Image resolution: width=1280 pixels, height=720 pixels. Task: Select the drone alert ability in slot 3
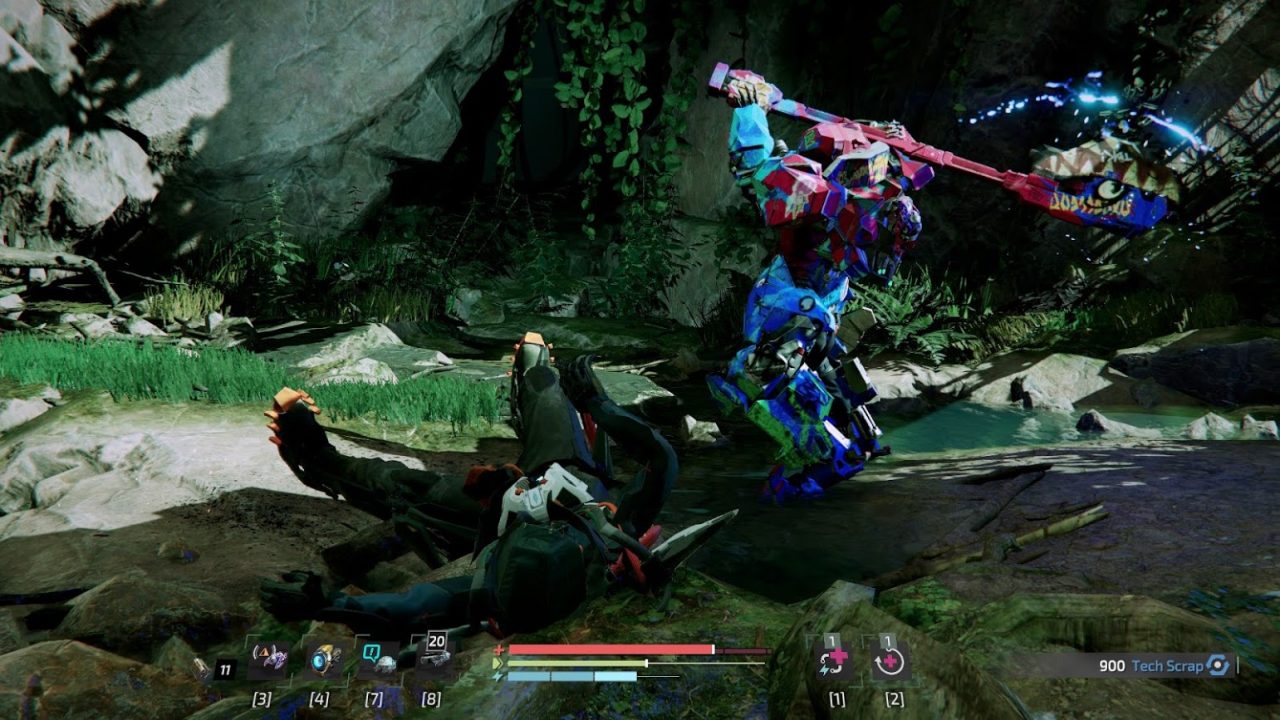coord(268,660)
